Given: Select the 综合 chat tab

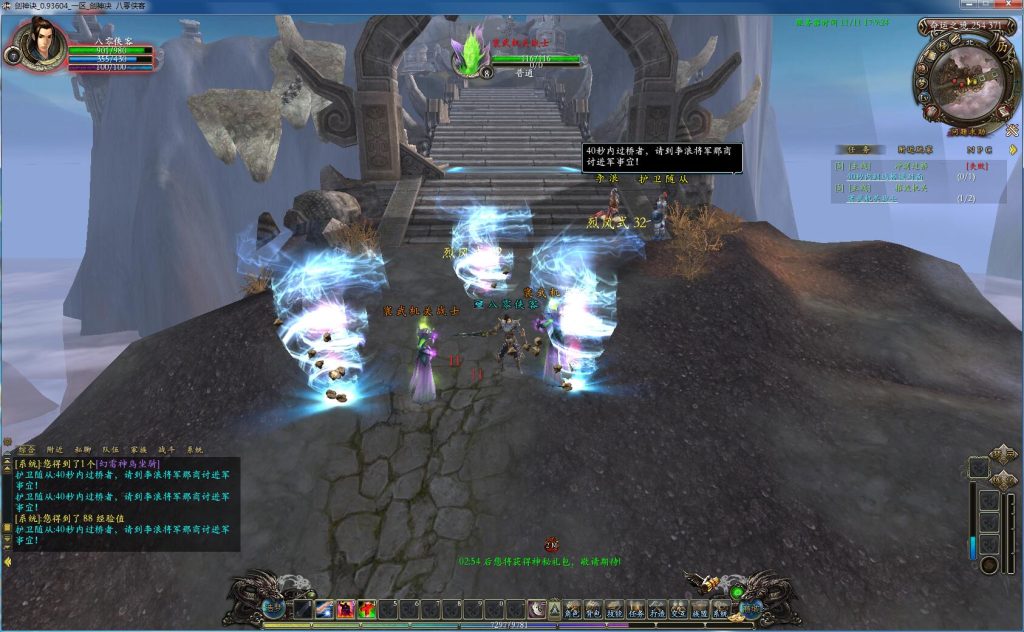Looking at the screenshot, I should click(28, 450).
